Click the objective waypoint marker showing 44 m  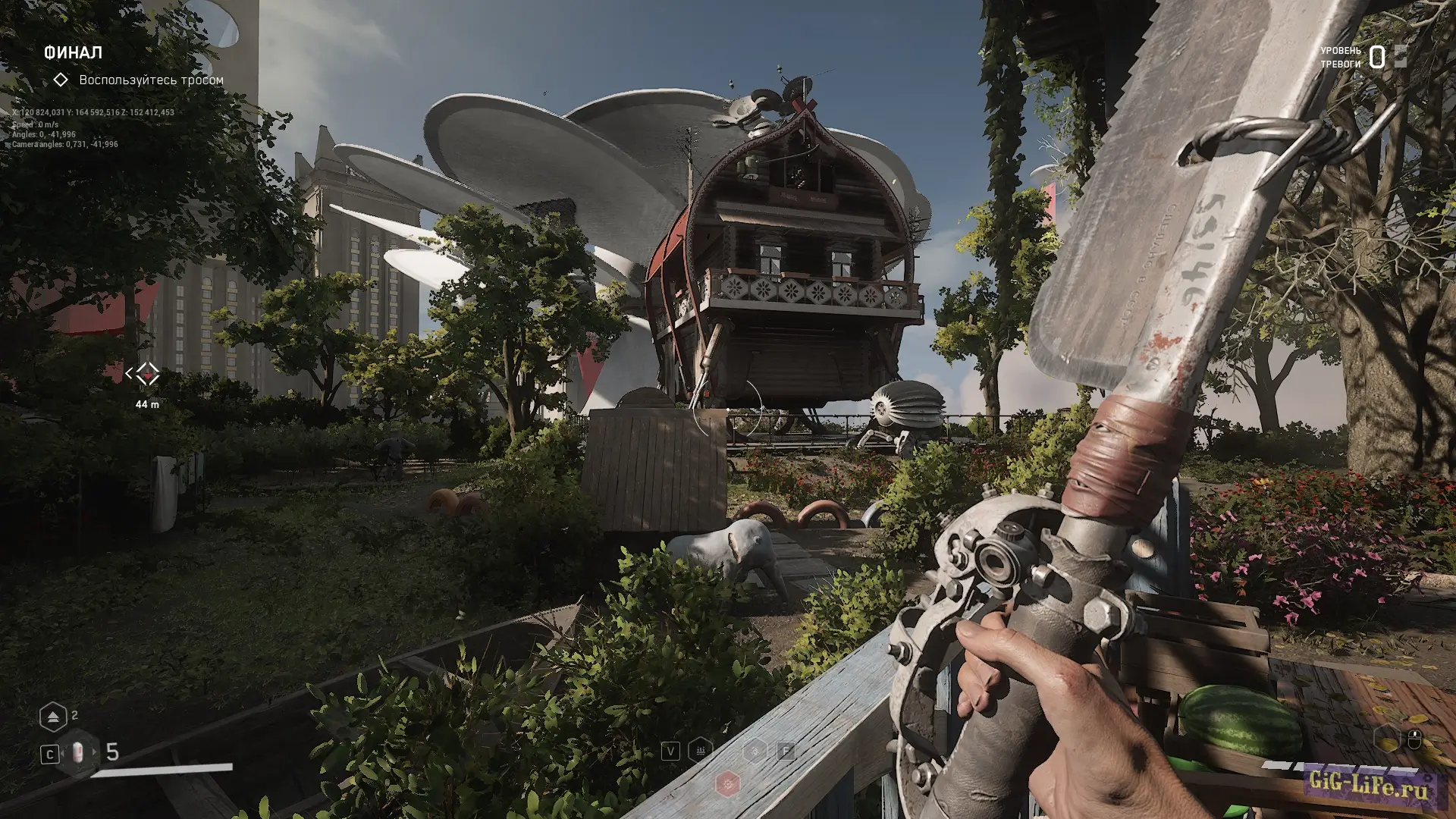point(147,374)
